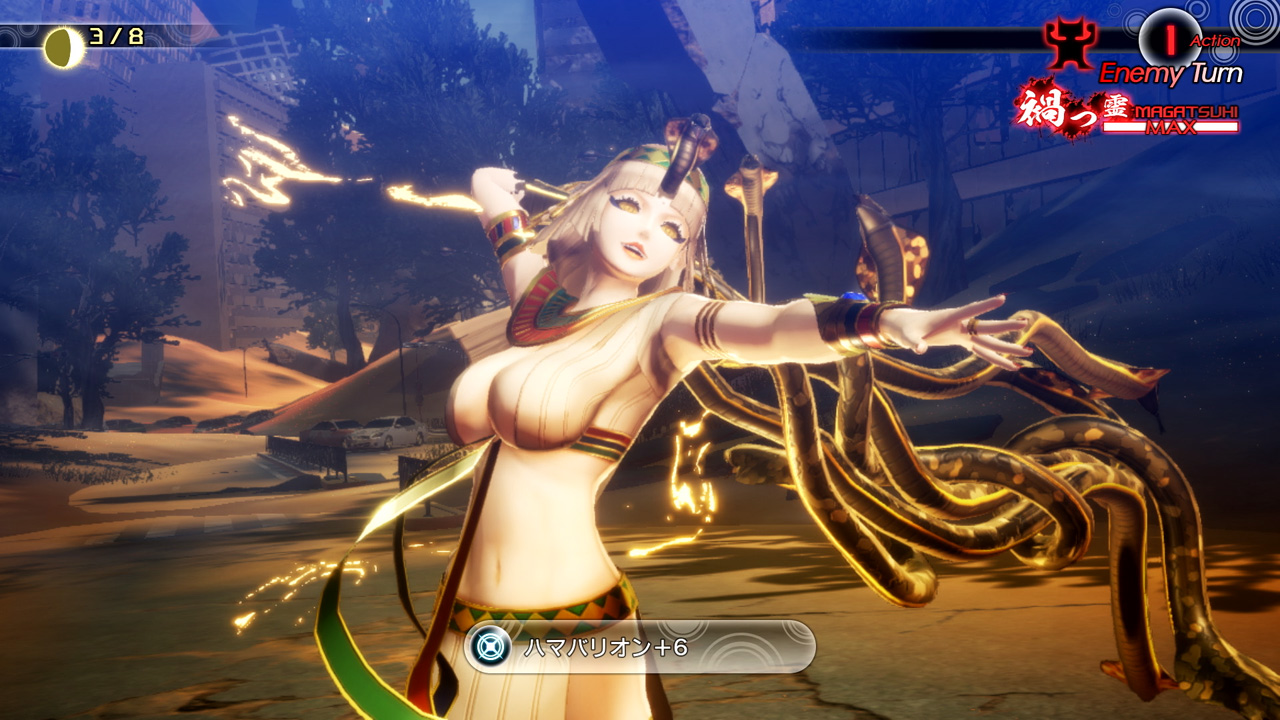The height and width of the screenshot is (720, 1280).
Task: Click the red enemy press-turn icon
Action: point(1069,44)
